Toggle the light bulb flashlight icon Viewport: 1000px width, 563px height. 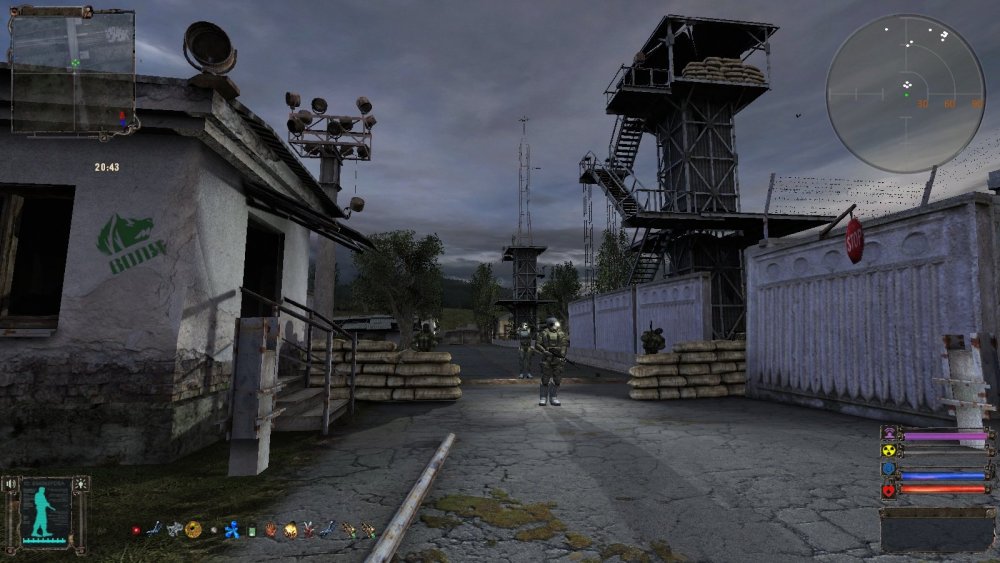click(81, 484)
